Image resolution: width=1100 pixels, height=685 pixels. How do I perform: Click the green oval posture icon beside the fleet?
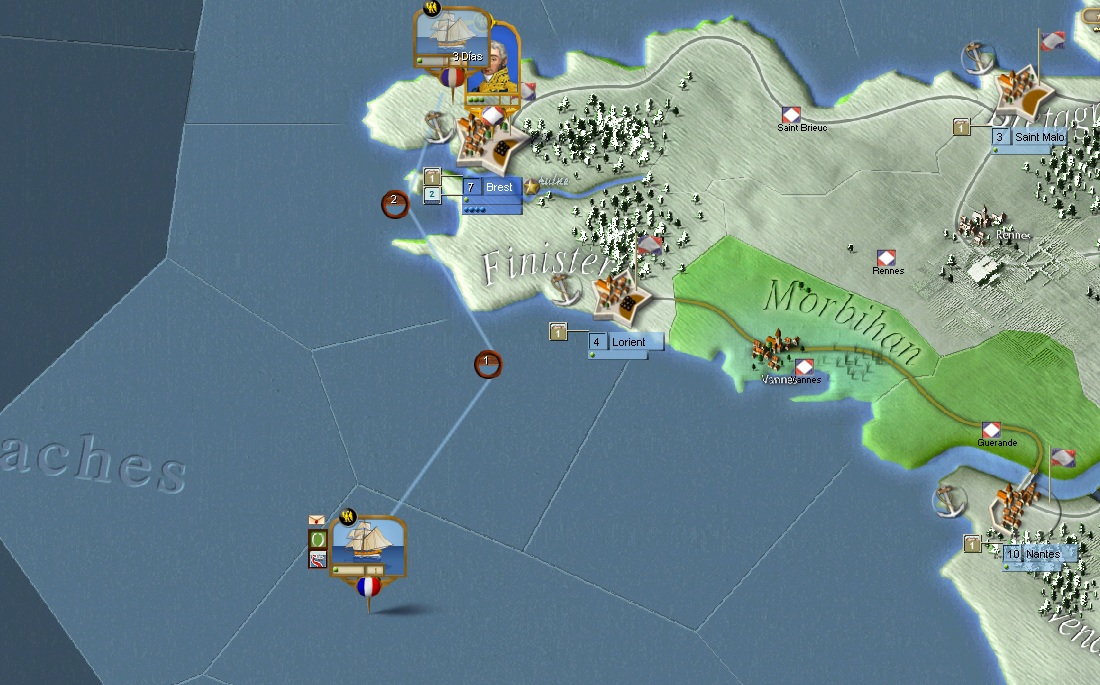(x=318, y=539)
